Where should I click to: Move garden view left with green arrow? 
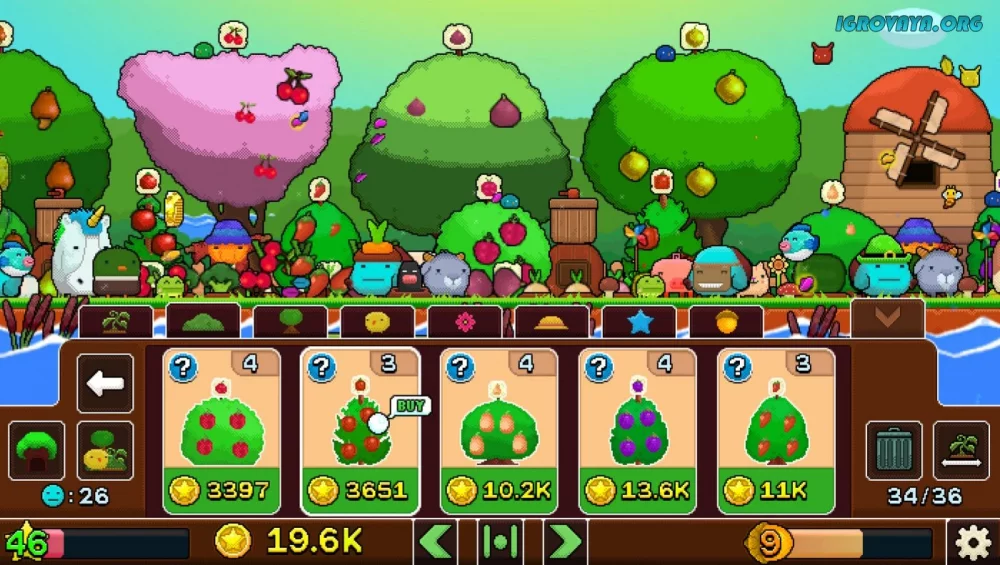[435, 541]
